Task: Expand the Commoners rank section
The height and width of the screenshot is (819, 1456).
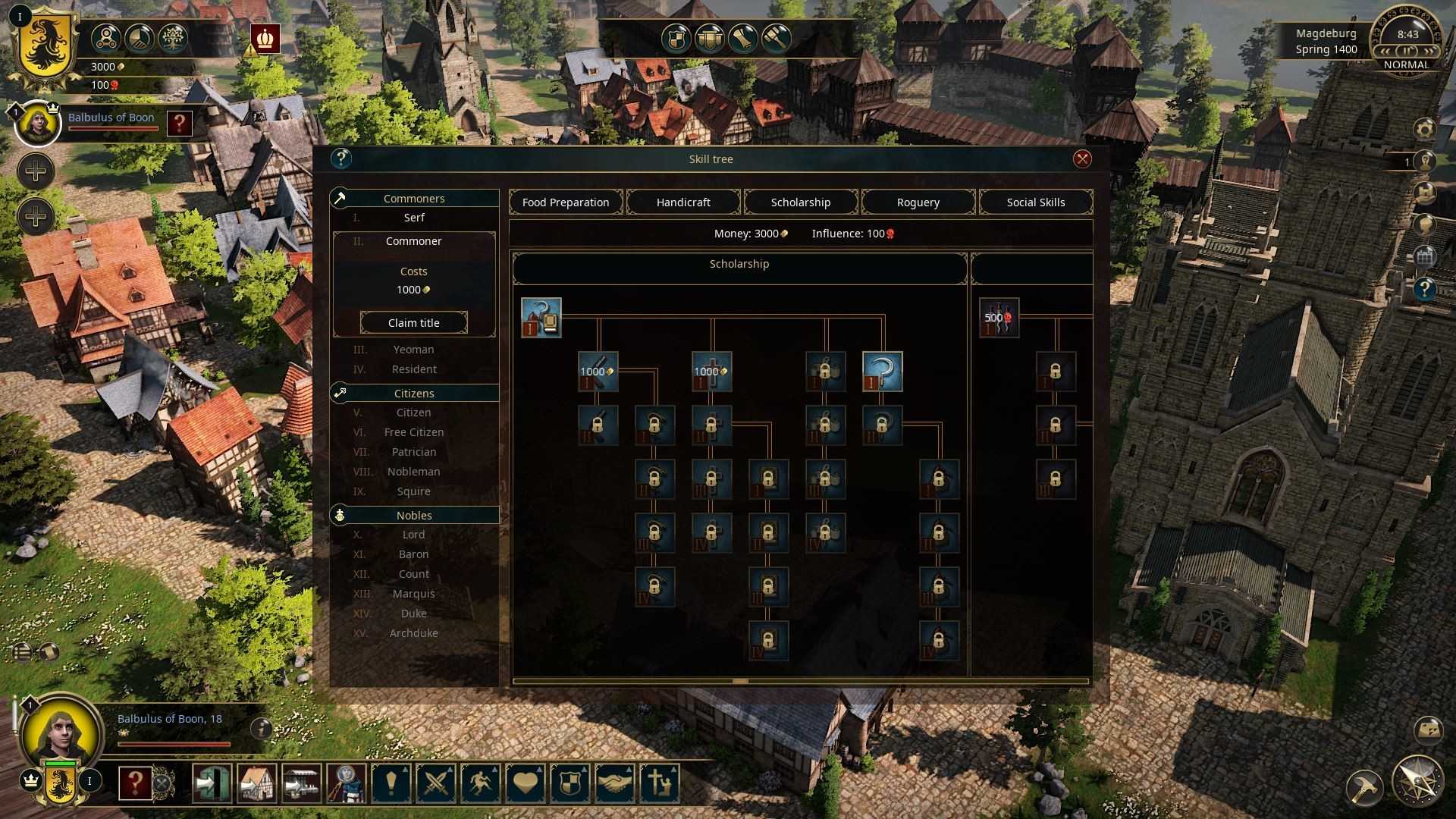Action: point(414,198)
